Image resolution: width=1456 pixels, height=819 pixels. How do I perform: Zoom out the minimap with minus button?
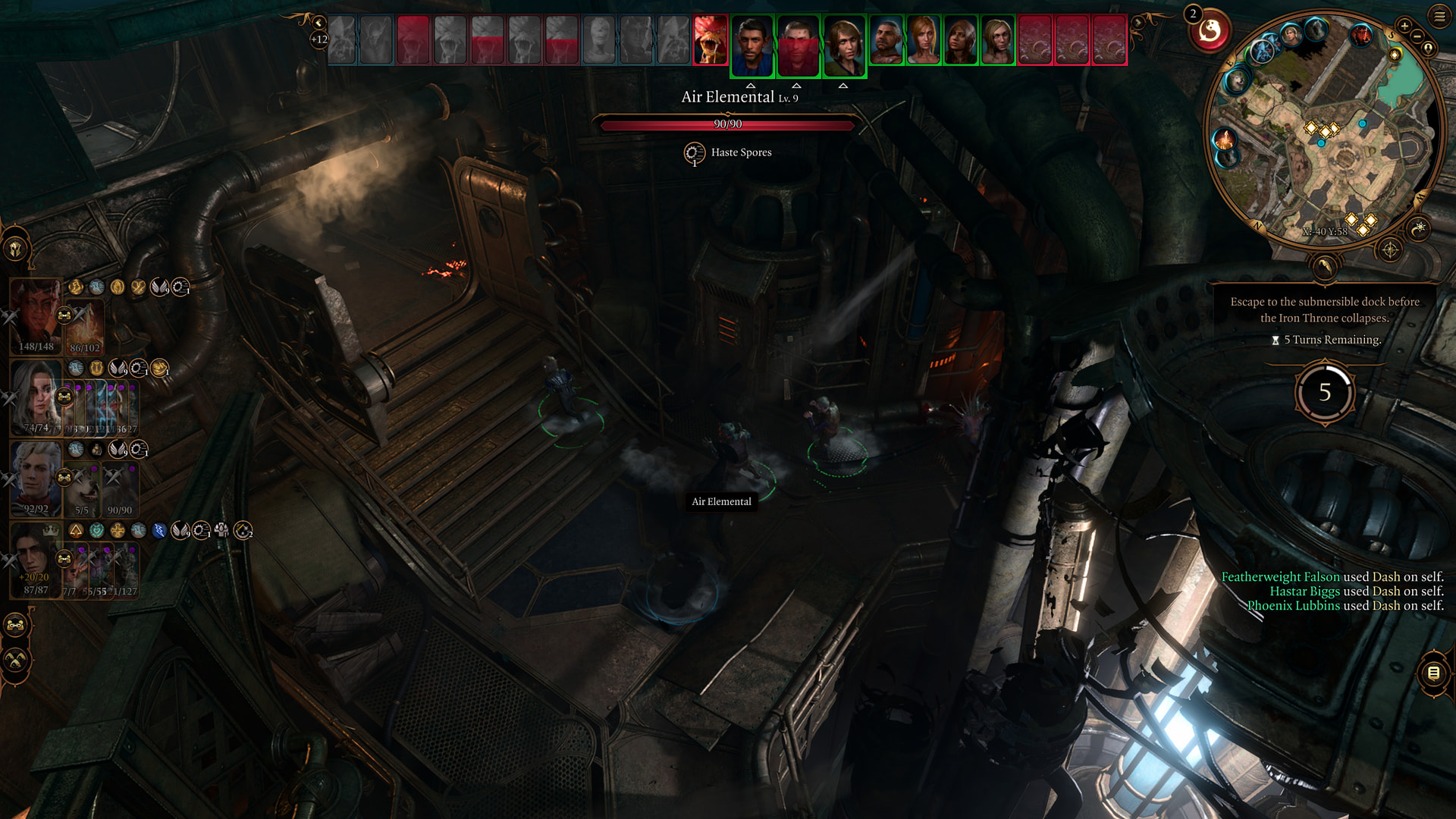click(1417, 36)
